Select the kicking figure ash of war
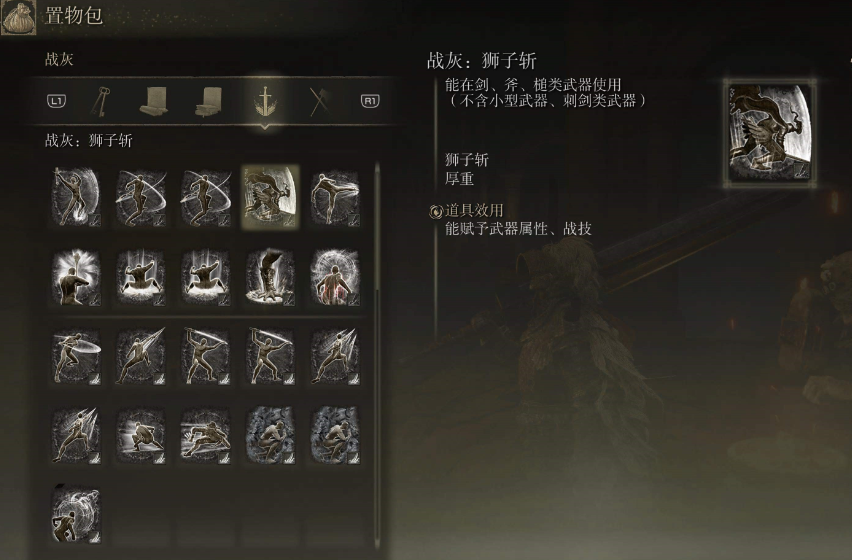852x560 pixels. click(335, 196)
